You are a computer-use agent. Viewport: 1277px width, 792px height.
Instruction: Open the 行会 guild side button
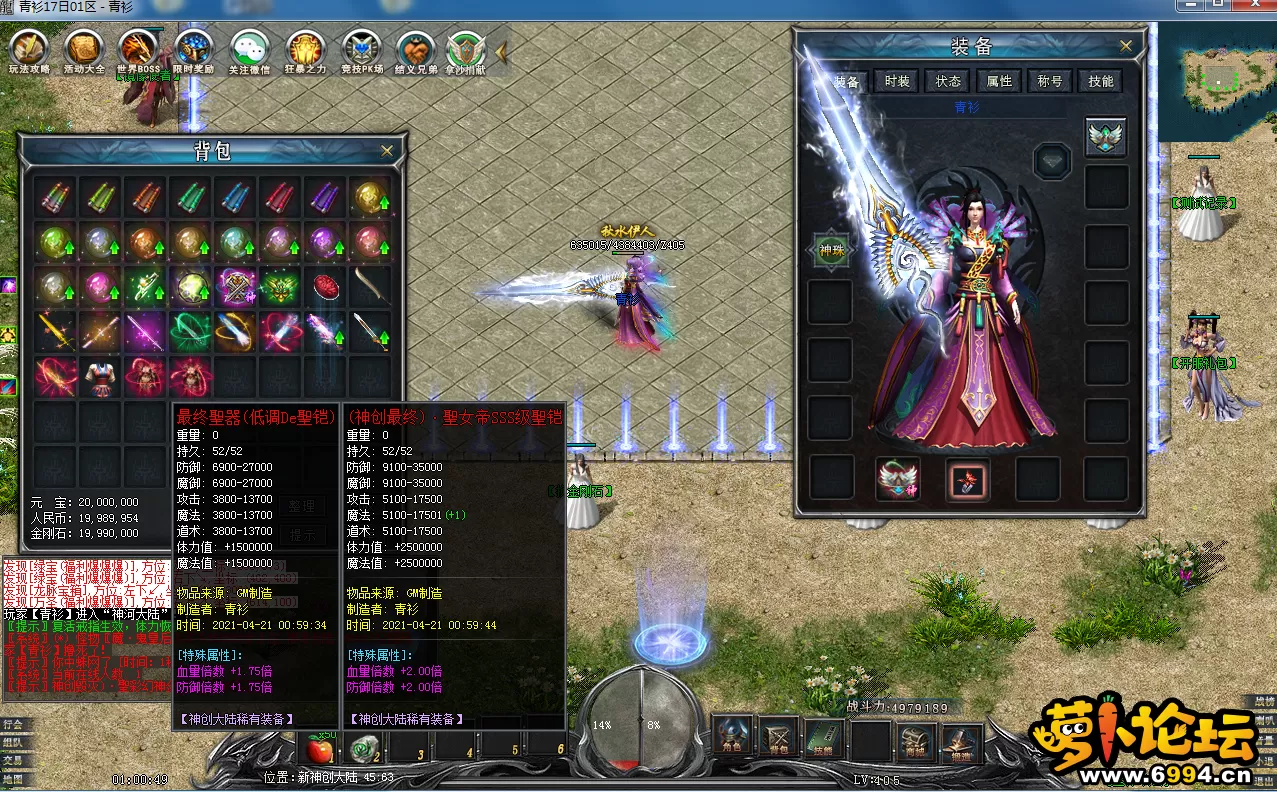pos(13,723)
